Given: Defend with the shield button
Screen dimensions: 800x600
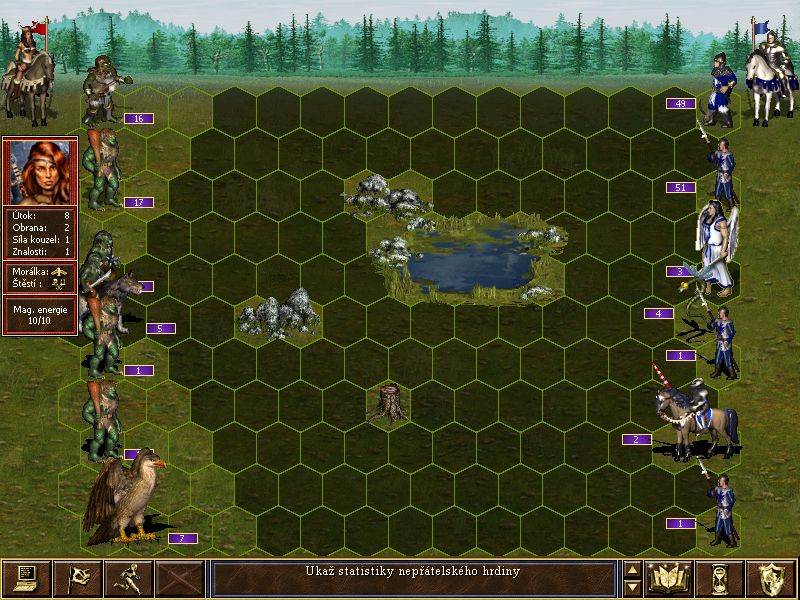Looking at the screenshot, I should point(771,578).
